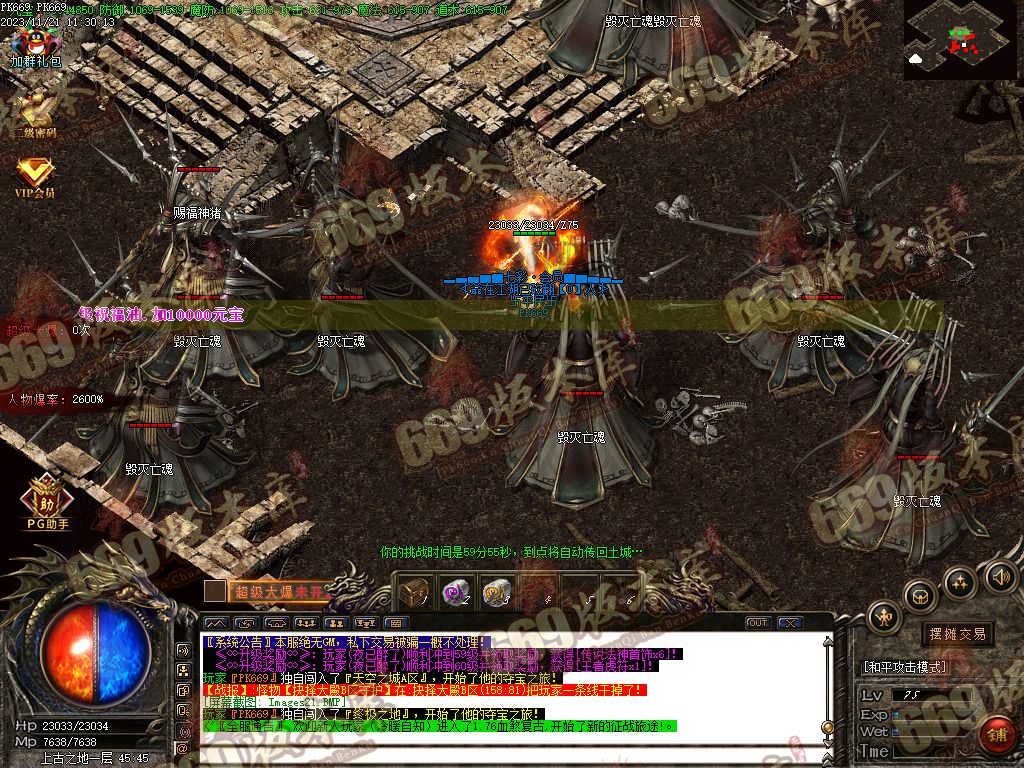
Task: Close the chat panel with the X button
Action: (790, 623)
